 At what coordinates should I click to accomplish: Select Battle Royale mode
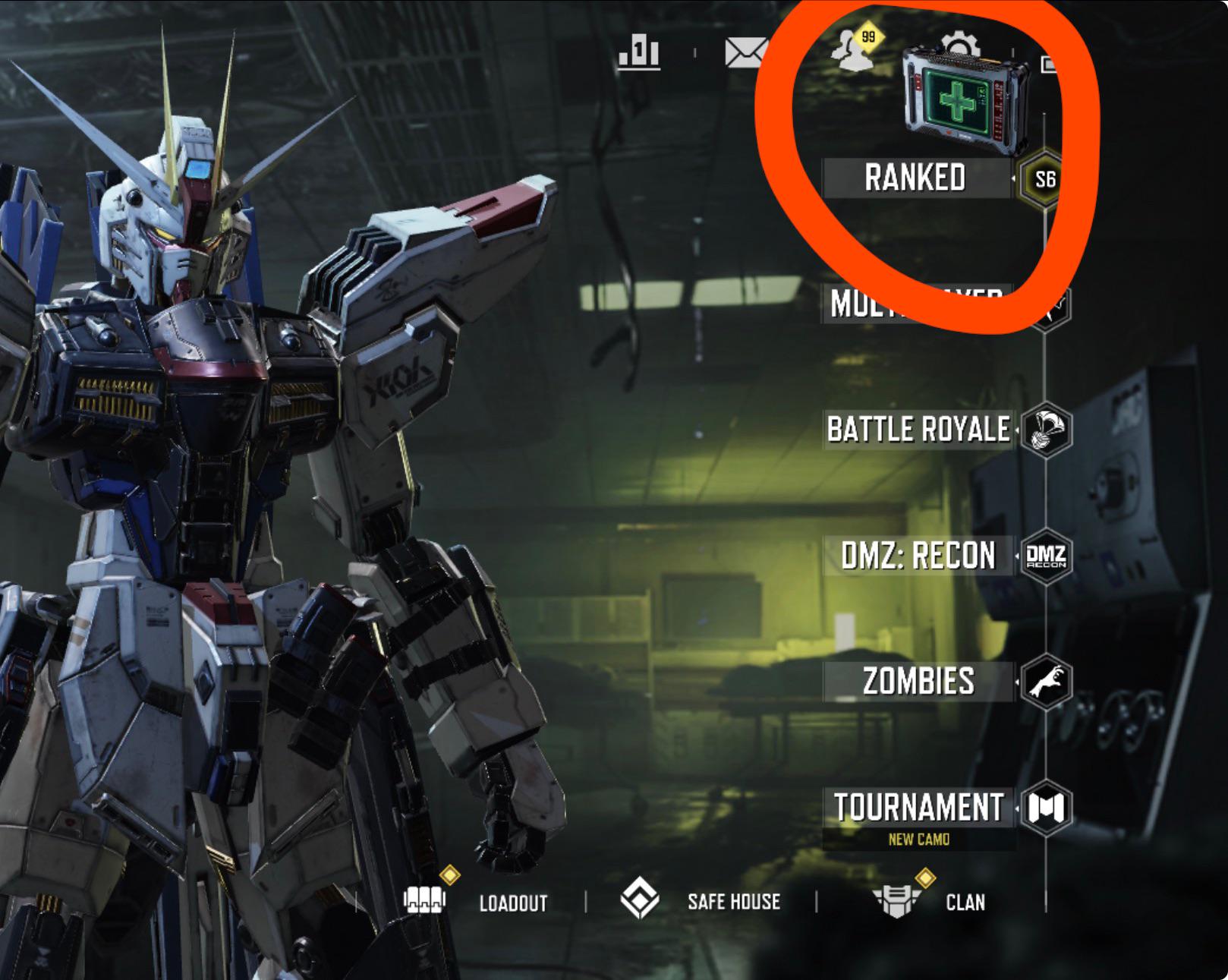click(x=918, y=430)
